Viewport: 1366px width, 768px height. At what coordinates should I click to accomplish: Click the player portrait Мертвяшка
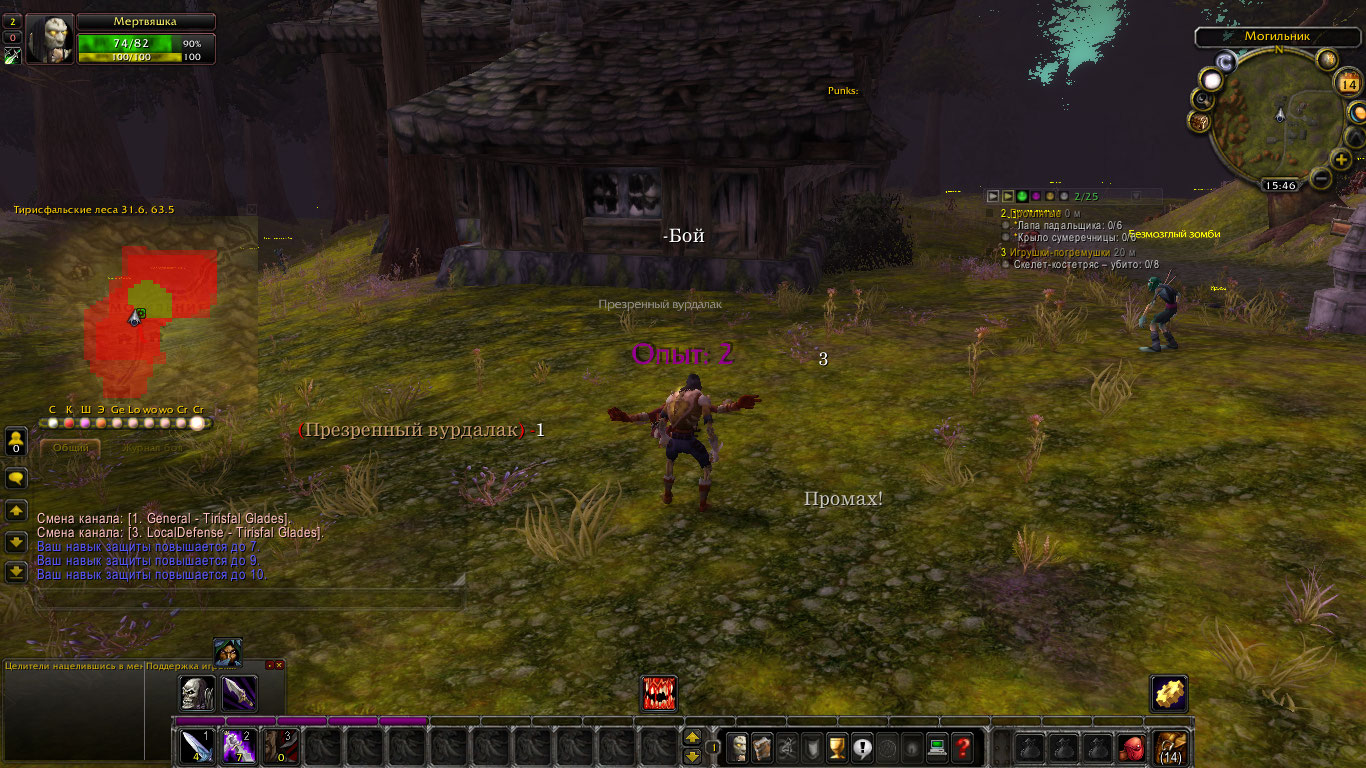pos(49,39)
